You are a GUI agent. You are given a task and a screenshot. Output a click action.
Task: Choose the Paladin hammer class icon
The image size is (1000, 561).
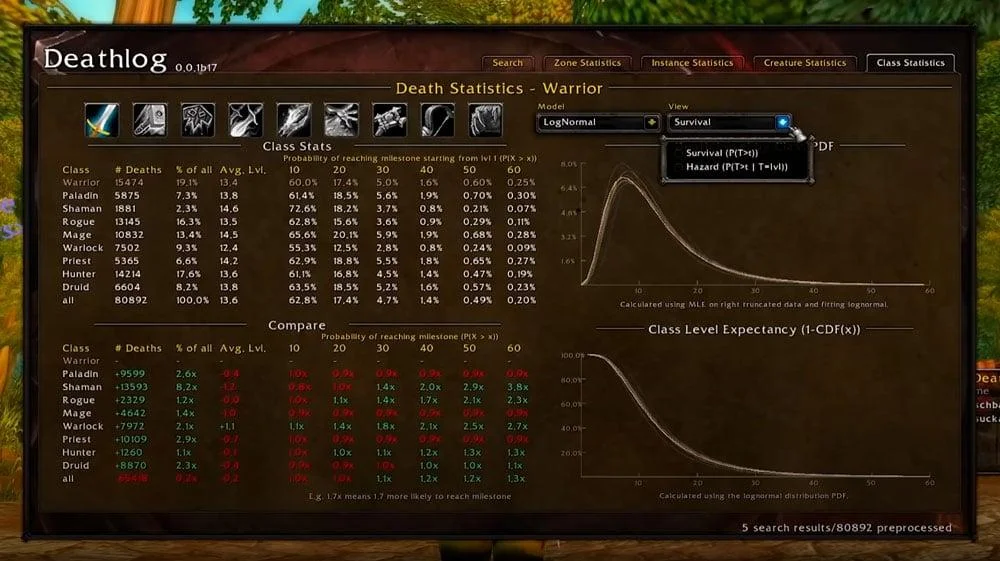coord(149,120)
